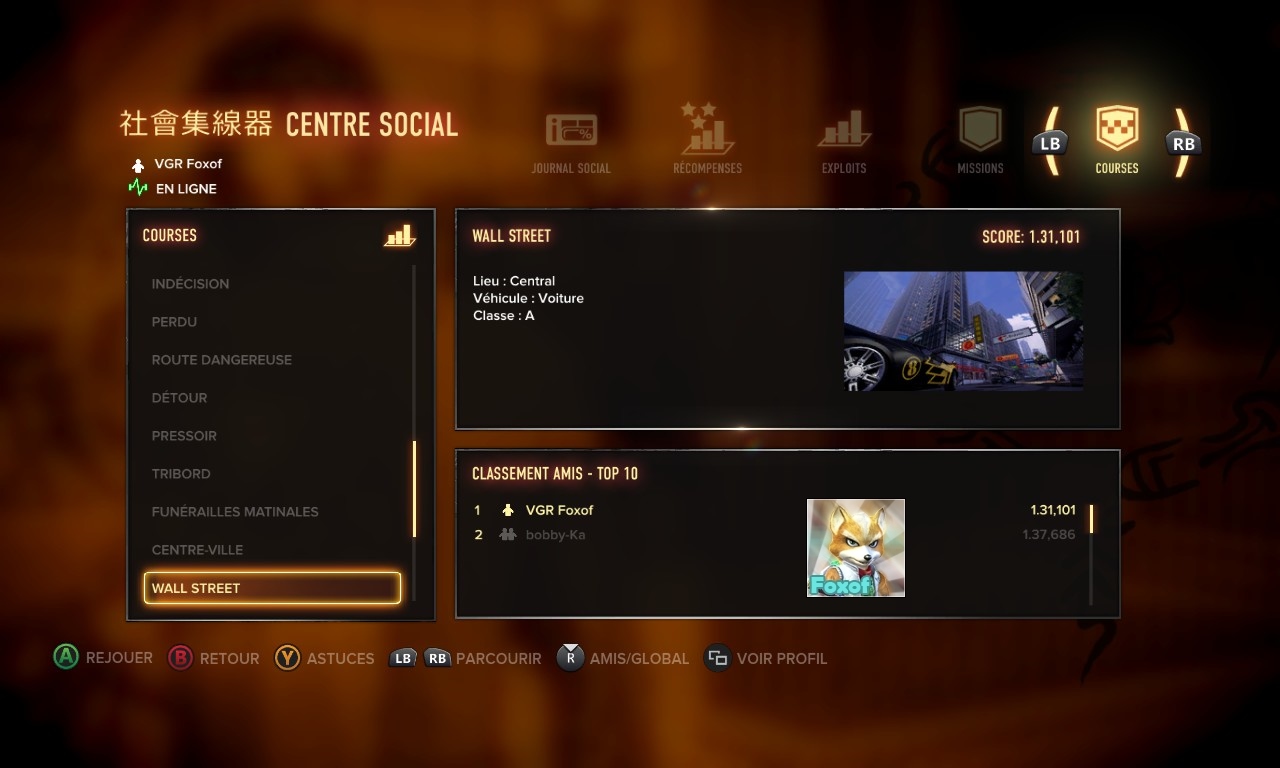Select the Détour race

(x=179, y=398)
